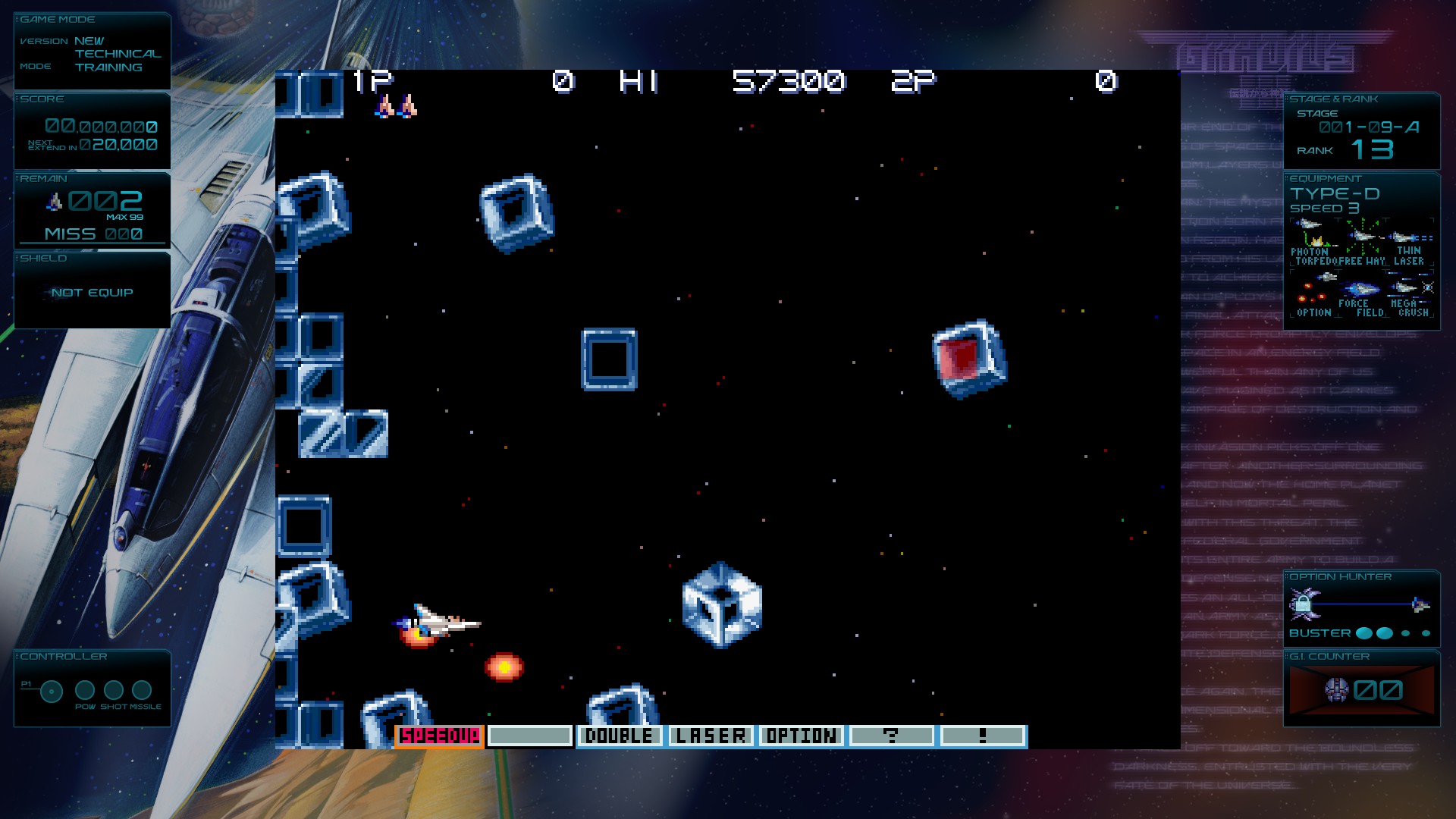Select the highlighted SPEEDUP power meter slot
This screenshot has height=819, width=1456.
click(439, 736)
